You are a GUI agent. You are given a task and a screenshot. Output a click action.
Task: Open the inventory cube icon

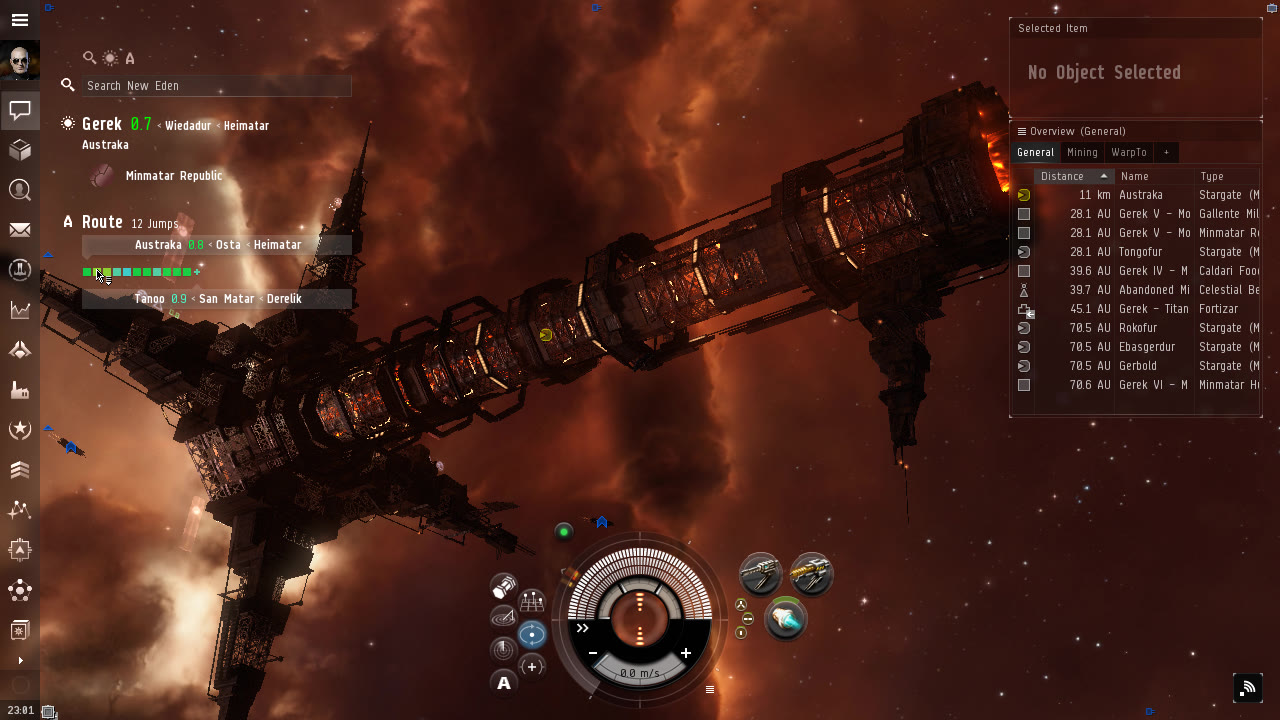[x=20, y=150]
